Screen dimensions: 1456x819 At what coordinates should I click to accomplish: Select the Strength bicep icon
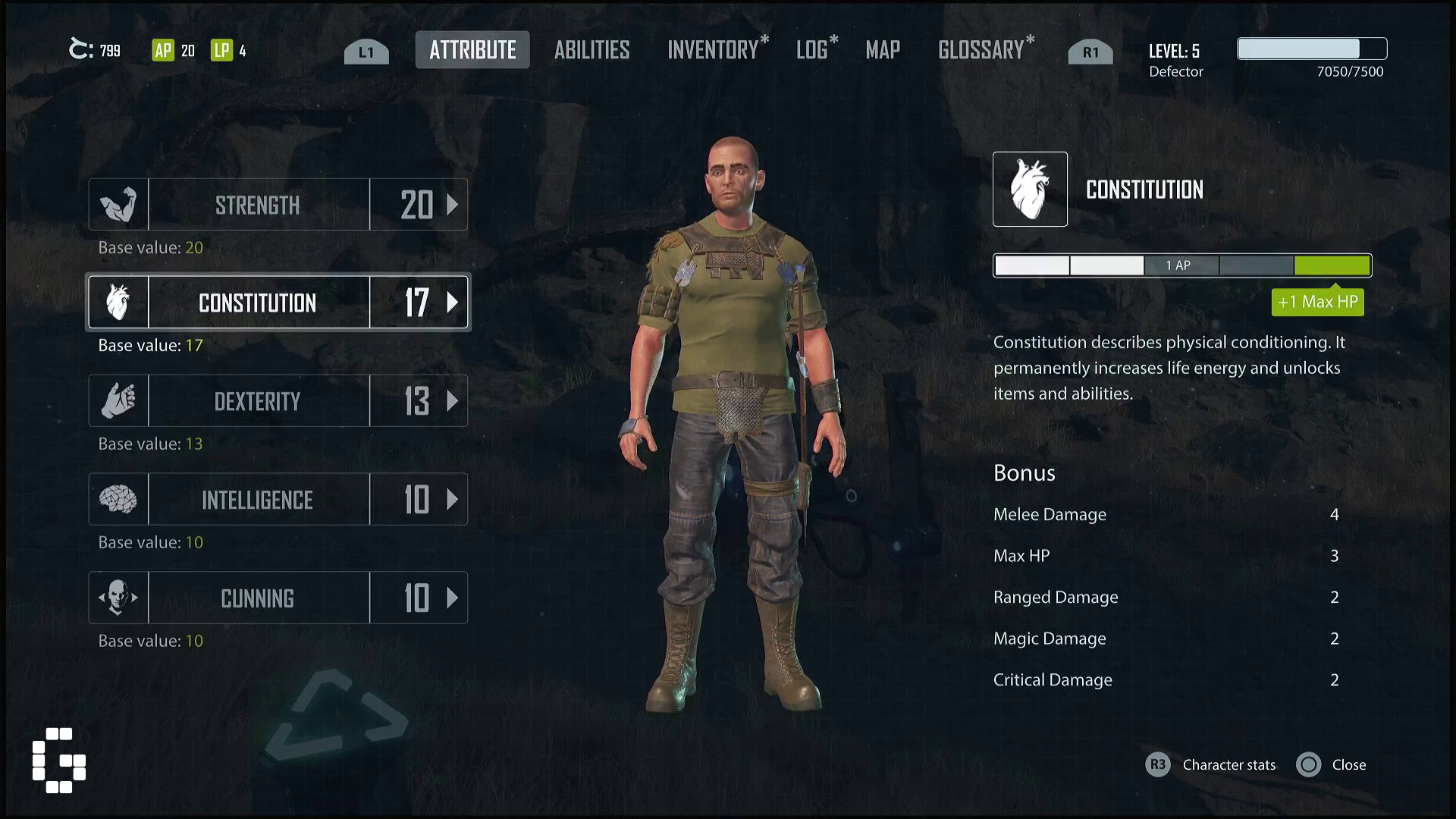[118, 204]
